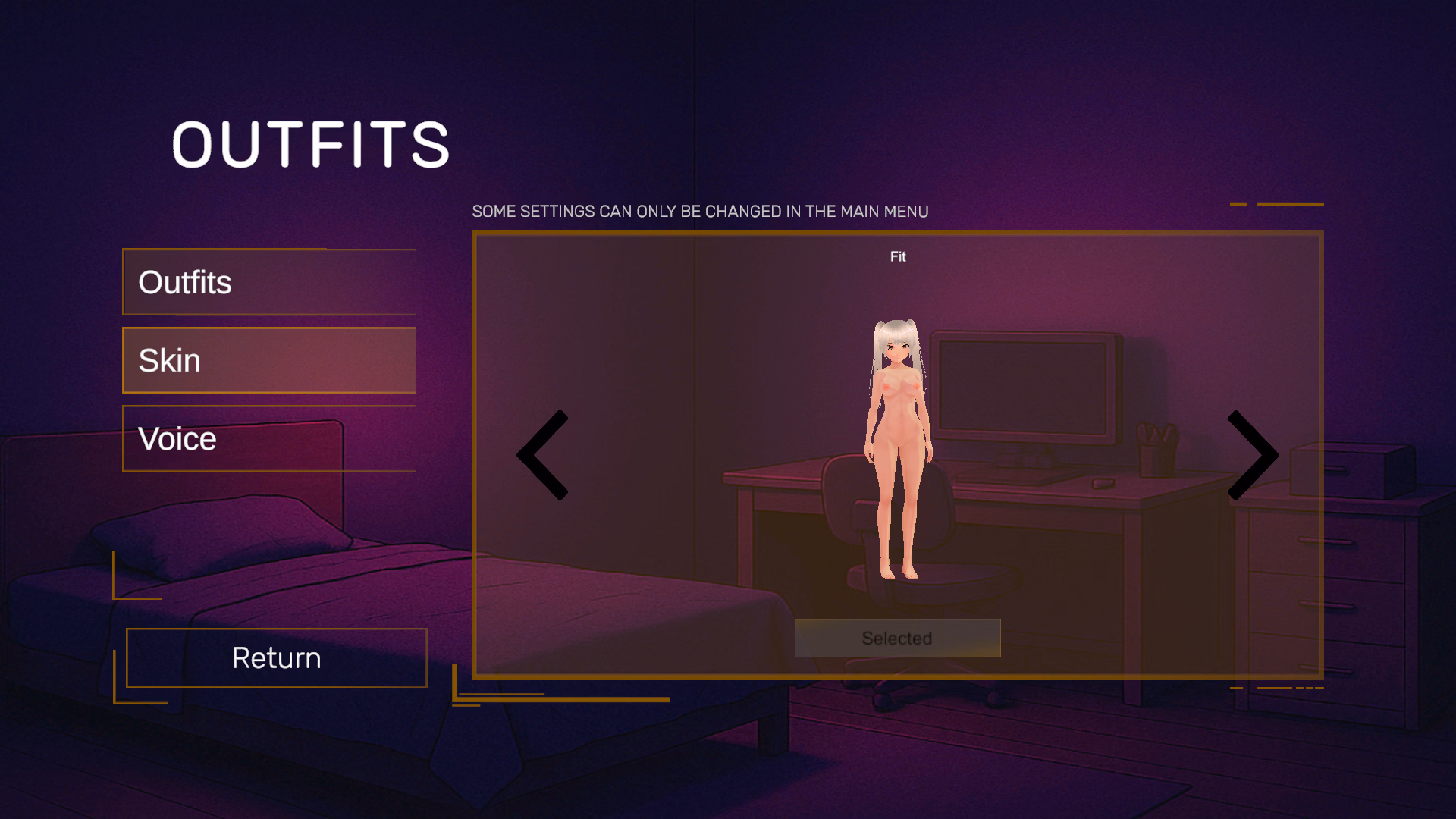The width and height of the screenshot is (1456, 819).
Task: Select the Voice category
Action: [x=269, y=439]
